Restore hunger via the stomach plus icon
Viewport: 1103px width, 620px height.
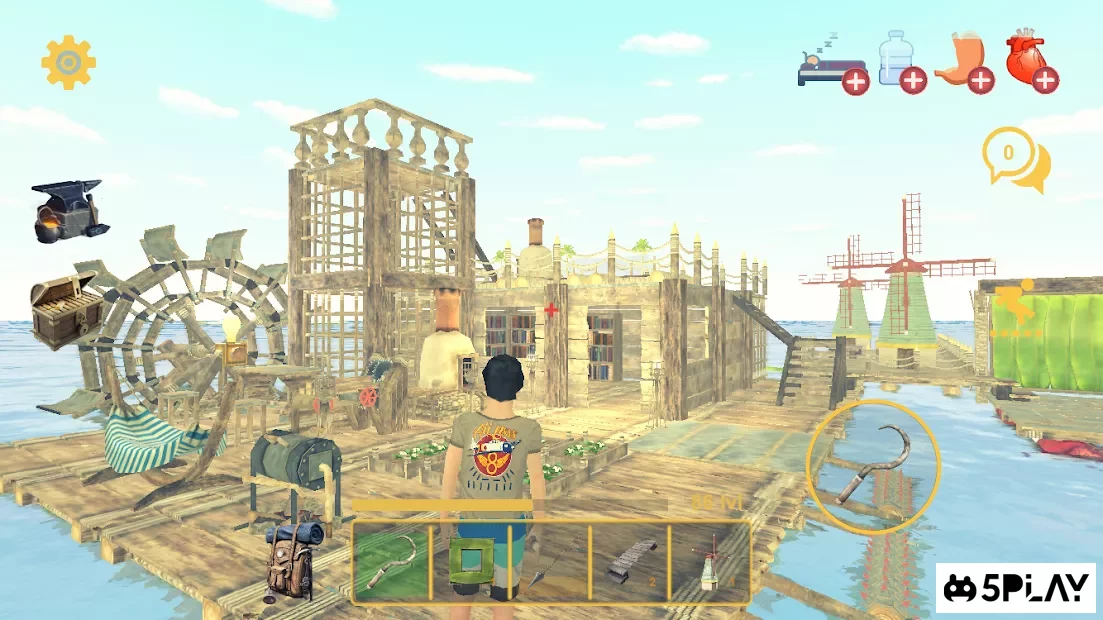click(965, 63)
